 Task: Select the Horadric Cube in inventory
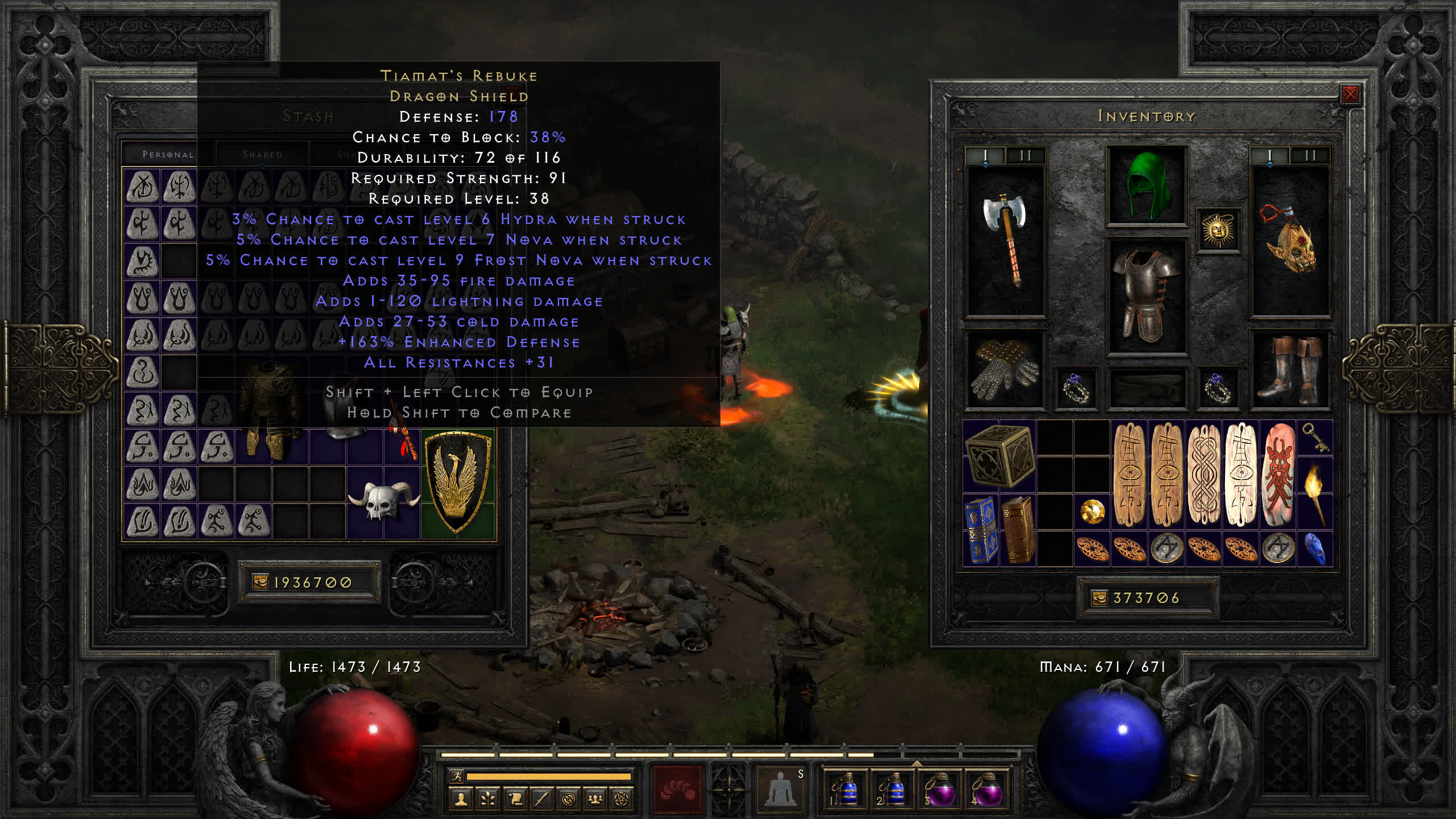point(999,457)
